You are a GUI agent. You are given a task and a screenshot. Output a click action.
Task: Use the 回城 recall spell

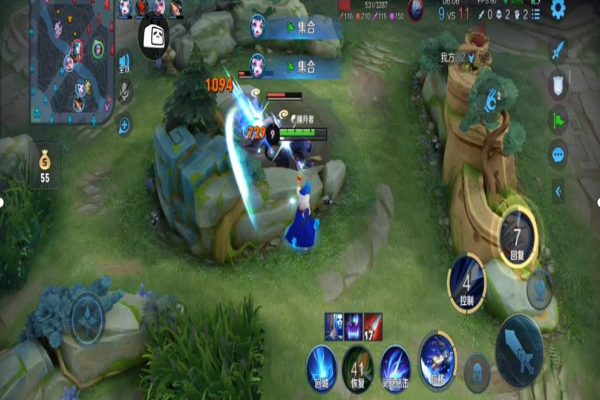click(320, 366)
